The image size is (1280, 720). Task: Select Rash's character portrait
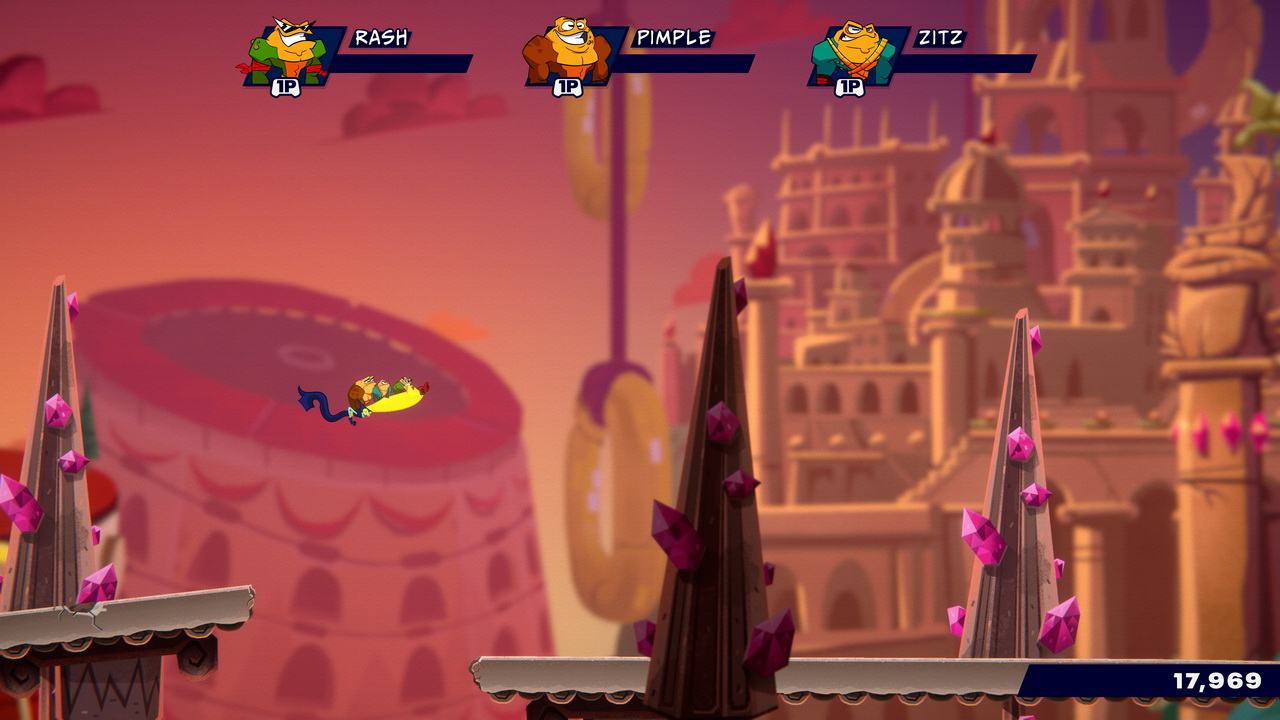click(287, 53)
